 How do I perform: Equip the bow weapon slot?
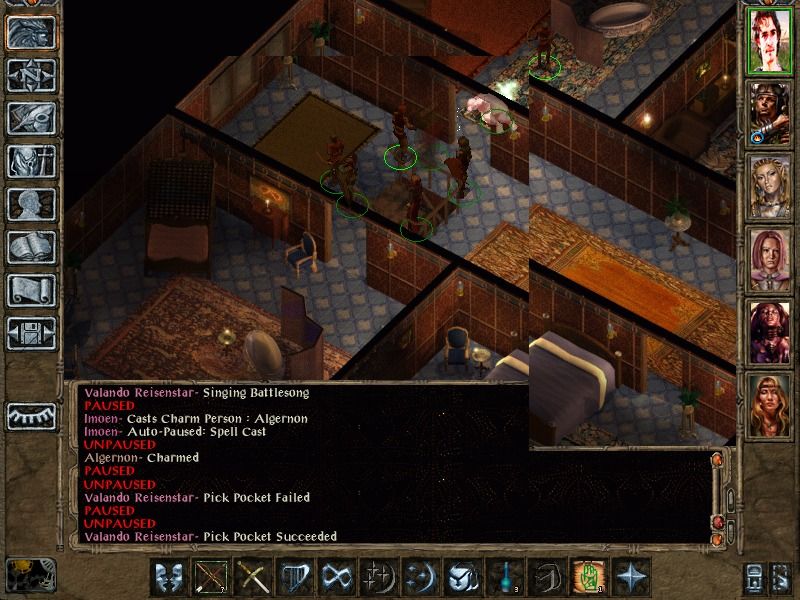pos(210,578)
